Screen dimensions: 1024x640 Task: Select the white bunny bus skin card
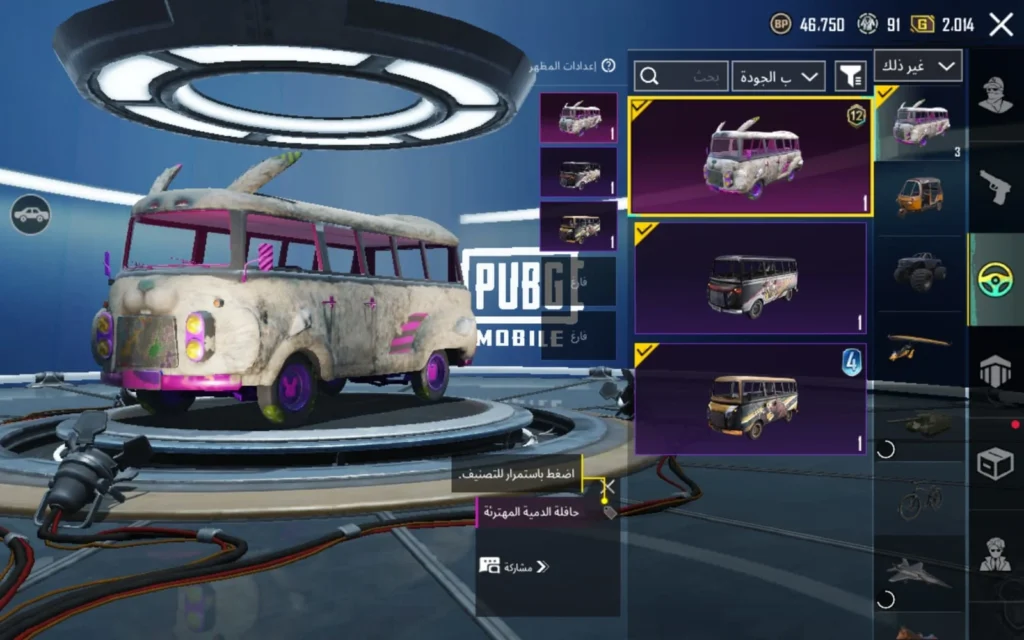click(x=750, y=156)
